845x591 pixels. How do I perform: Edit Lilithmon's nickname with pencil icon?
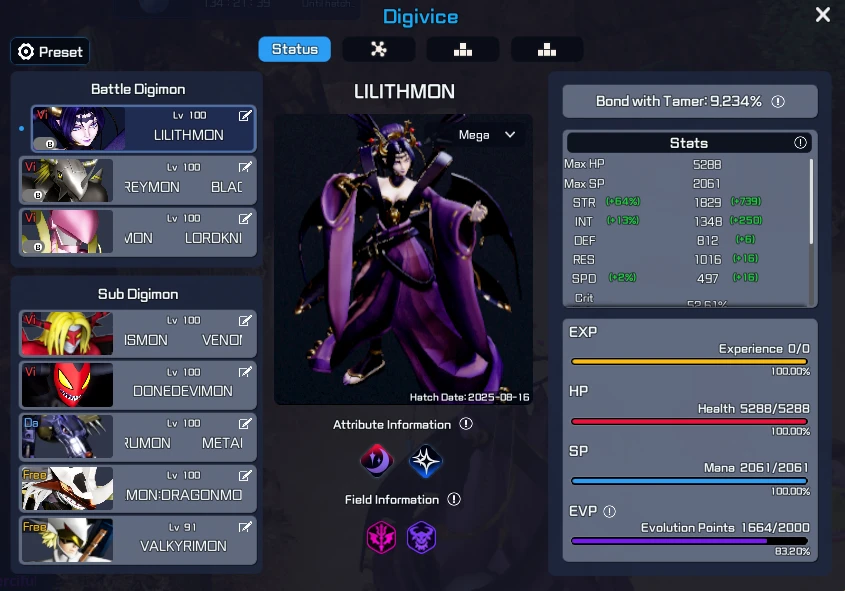click(x=245, y=116)
